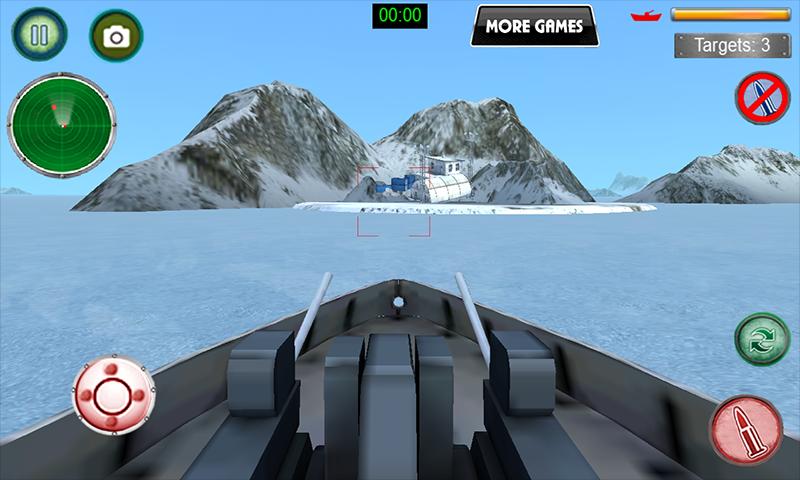Click the red directional joystick pad
This screenshot has height=480, width=800.
112,394
